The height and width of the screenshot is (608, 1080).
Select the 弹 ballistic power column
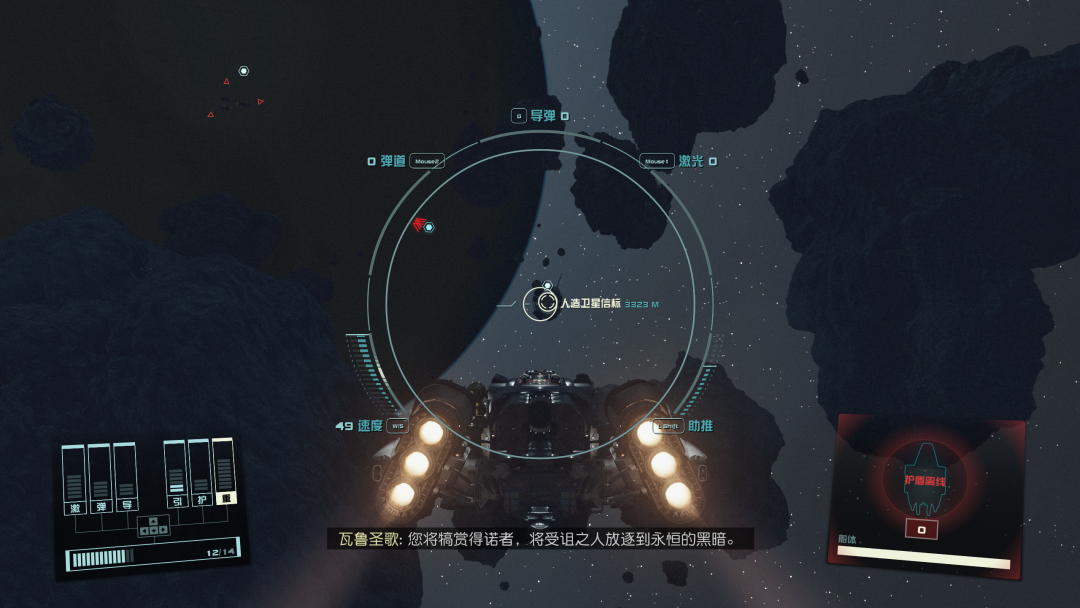(100, 481)
